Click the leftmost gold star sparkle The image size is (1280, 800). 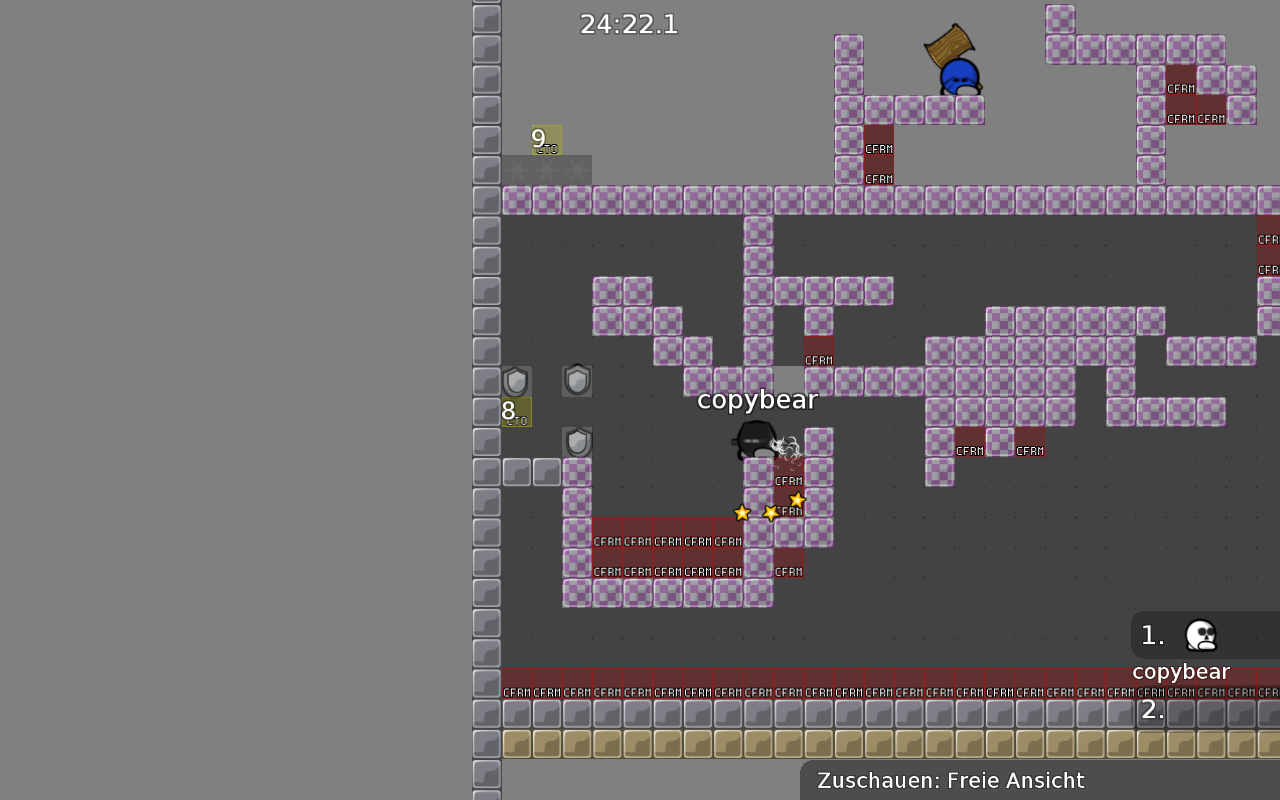tap(741, 512)
